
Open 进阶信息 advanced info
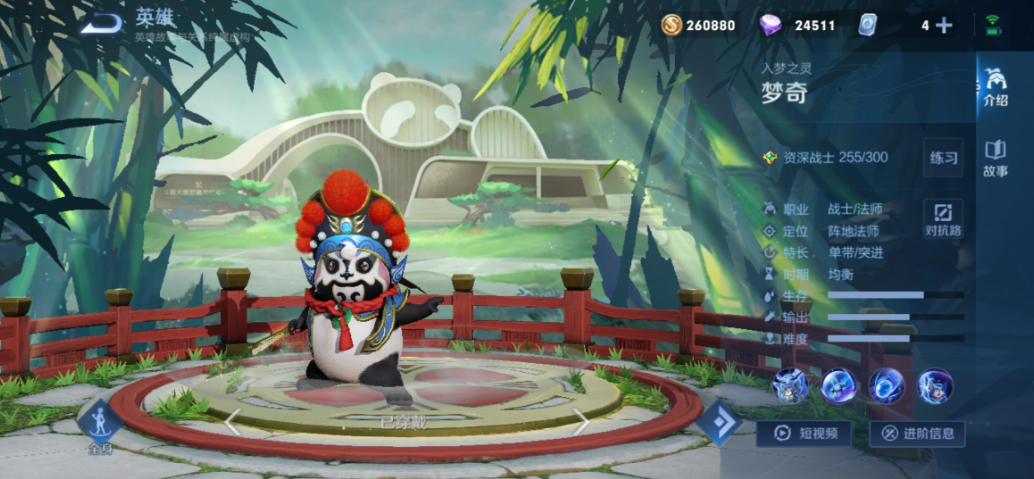918,433
